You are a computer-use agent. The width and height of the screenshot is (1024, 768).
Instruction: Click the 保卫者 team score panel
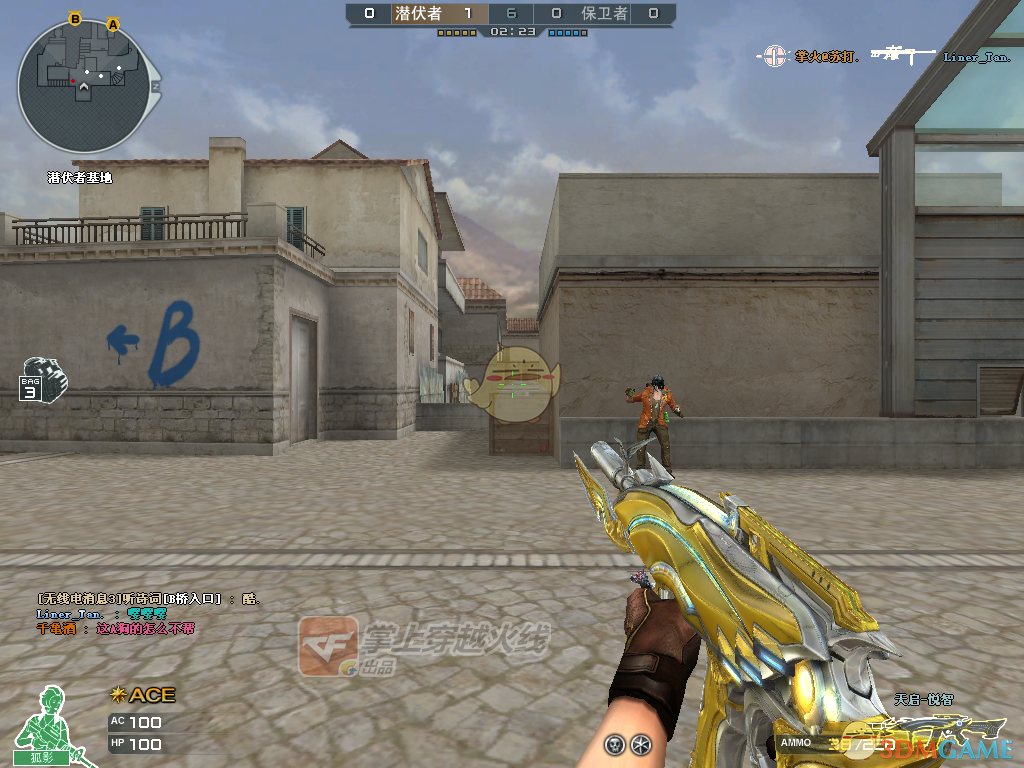click(605, 14)
